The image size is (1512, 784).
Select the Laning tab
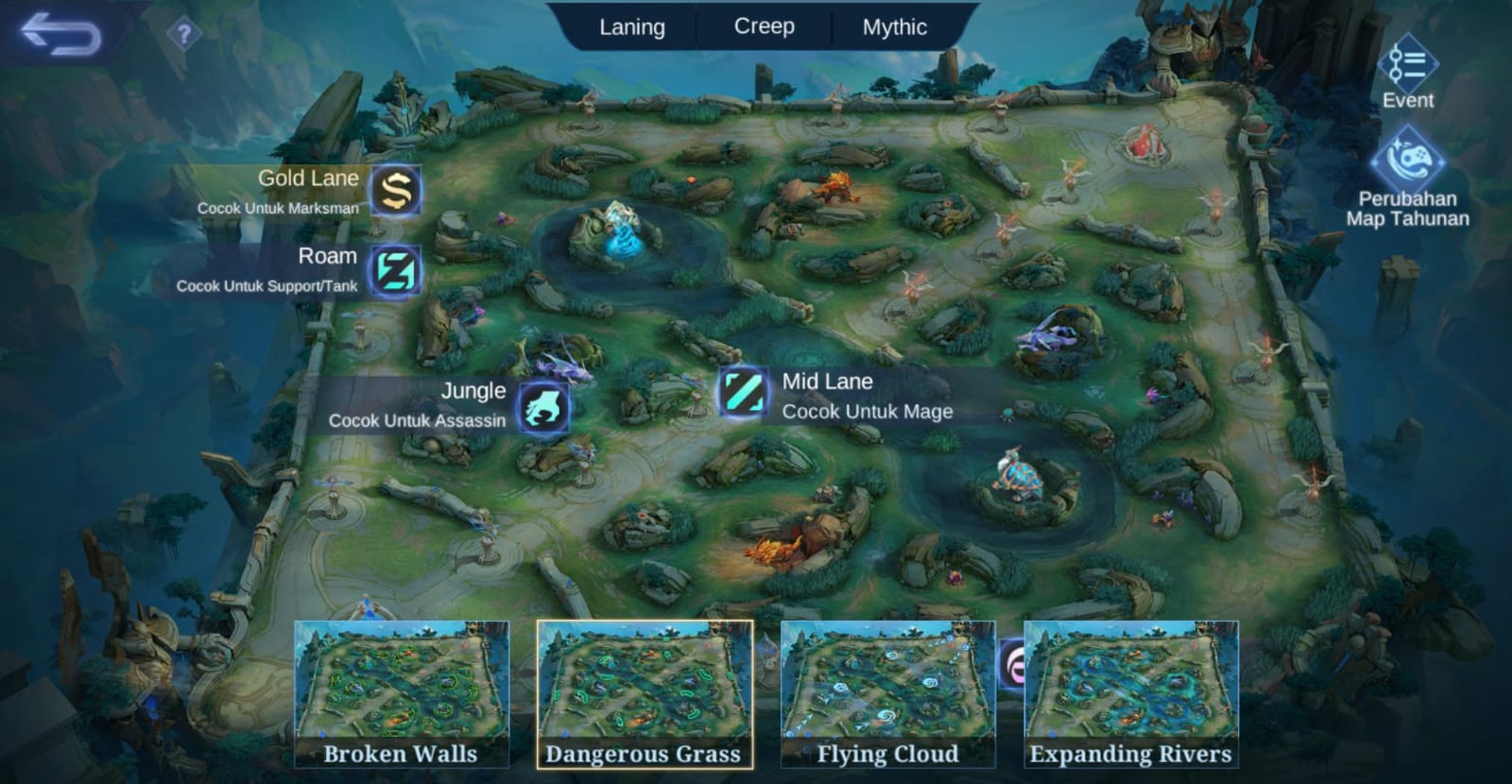tap(631, 26)
